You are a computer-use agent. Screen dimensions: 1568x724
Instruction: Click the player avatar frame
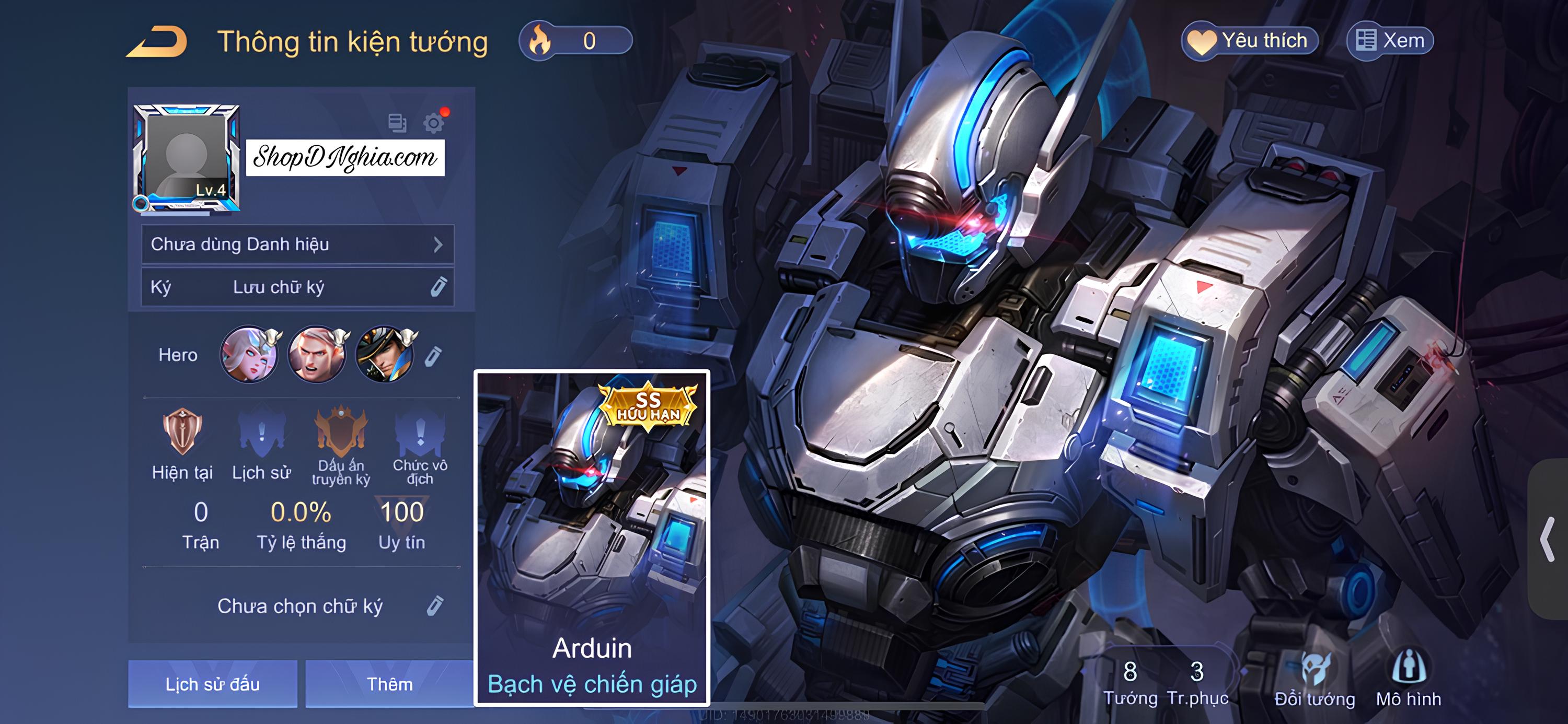tap(186, 158)
